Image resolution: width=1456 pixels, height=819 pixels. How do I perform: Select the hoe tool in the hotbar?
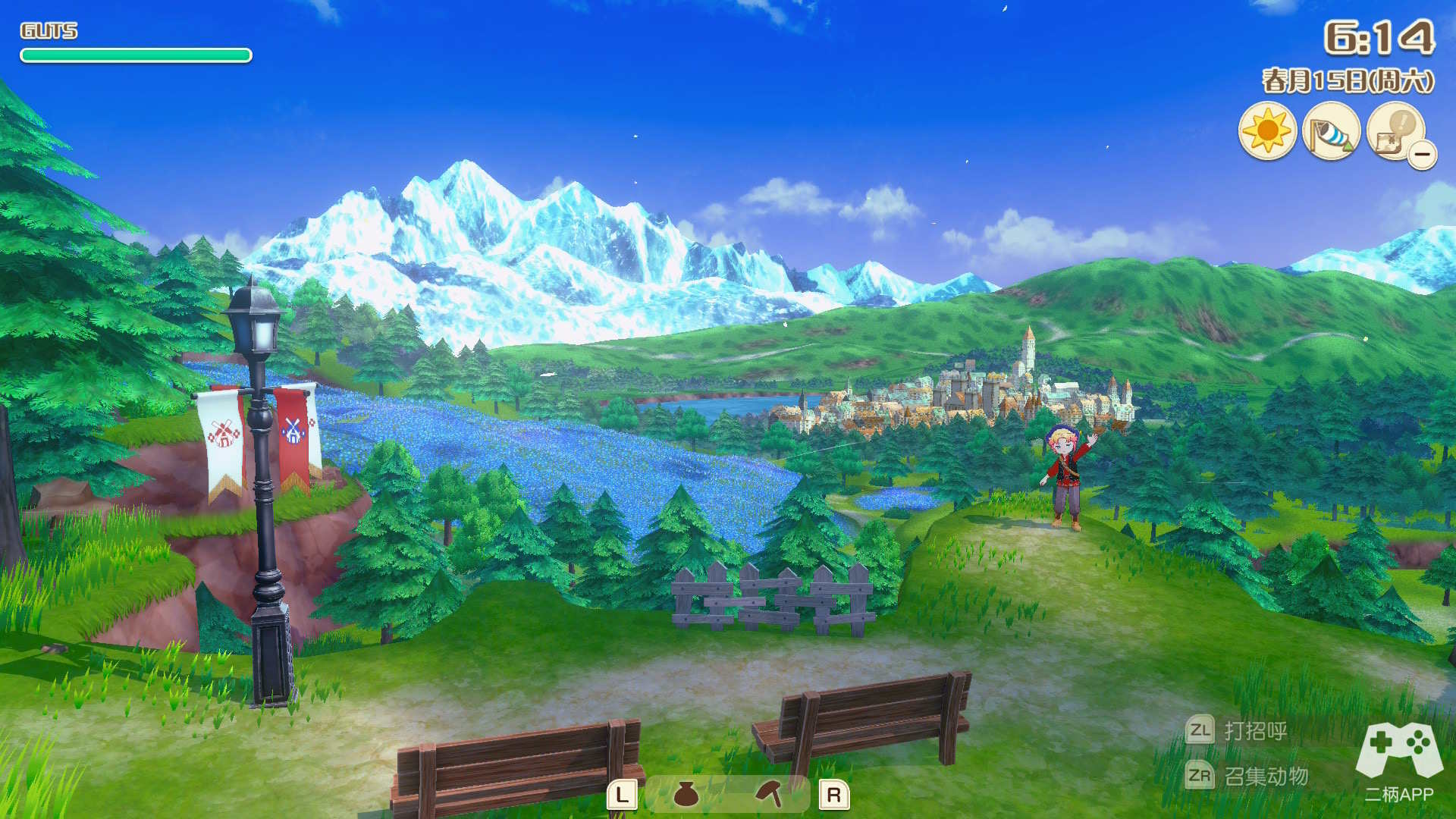770,794
